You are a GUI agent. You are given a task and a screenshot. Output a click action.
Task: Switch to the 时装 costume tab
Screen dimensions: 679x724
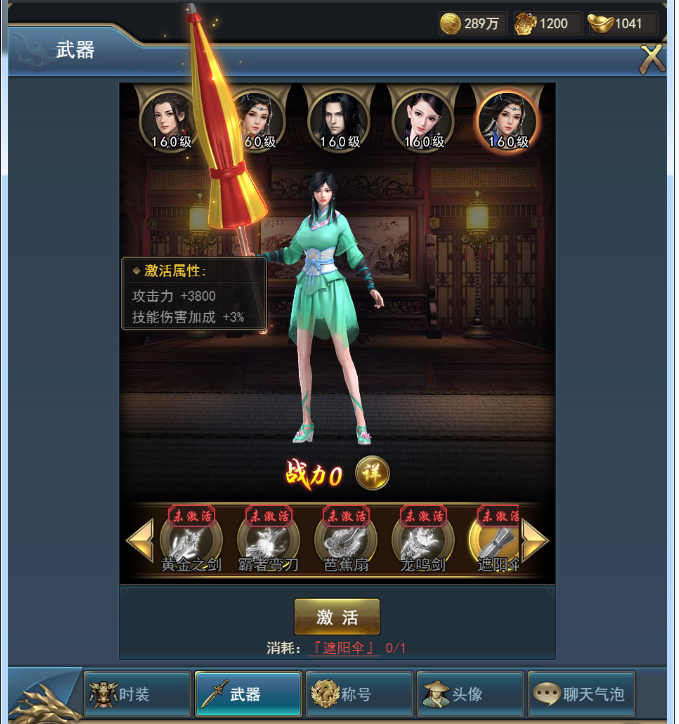[x=137, y=694]
